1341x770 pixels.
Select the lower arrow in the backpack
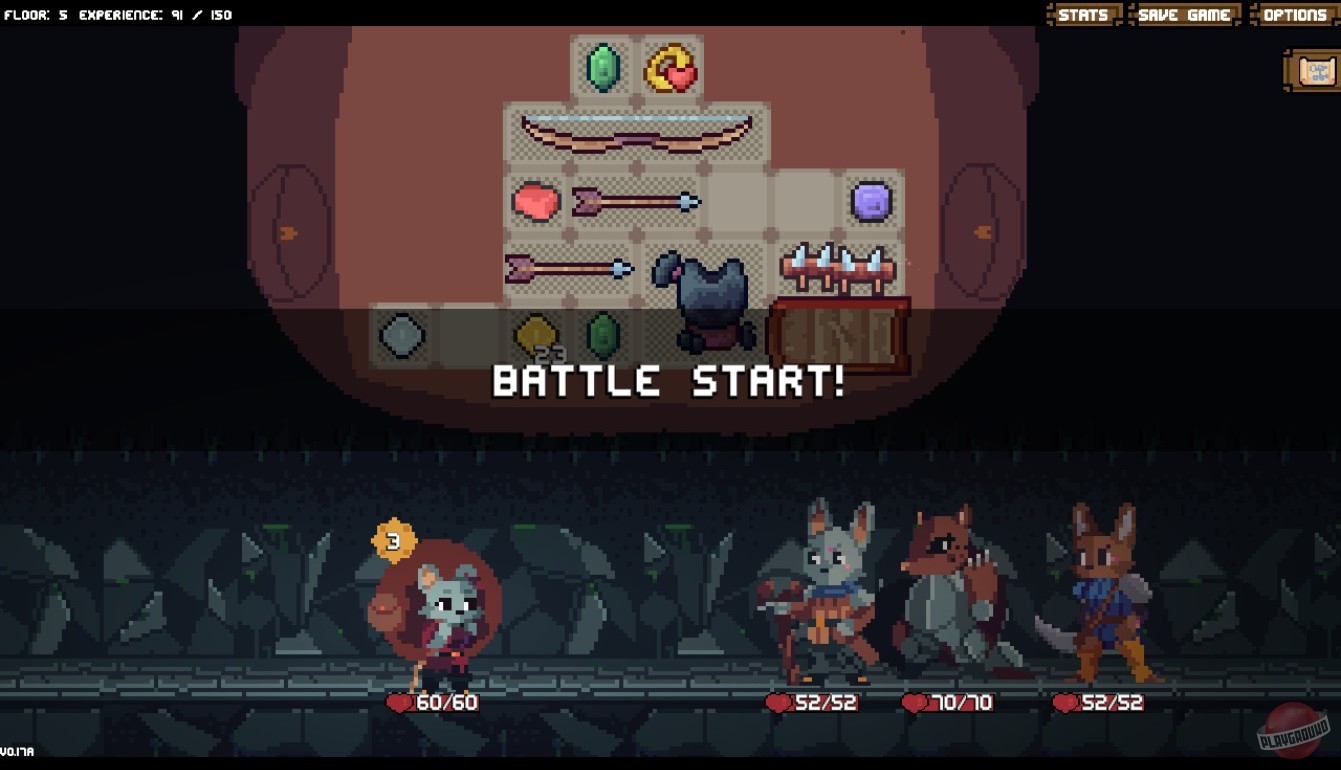(x=567, y=269)
